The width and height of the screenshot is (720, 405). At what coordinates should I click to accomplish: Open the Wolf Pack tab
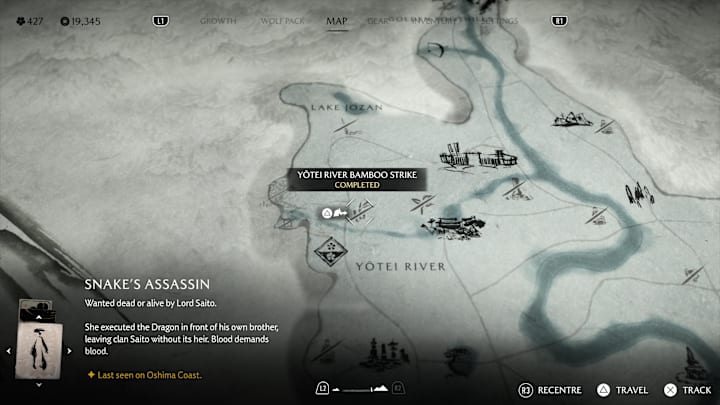click(281, 20)
